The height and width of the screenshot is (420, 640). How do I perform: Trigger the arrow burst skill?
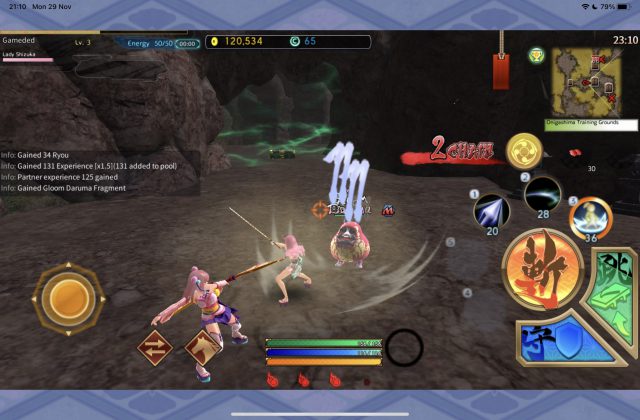pos(492,210)
